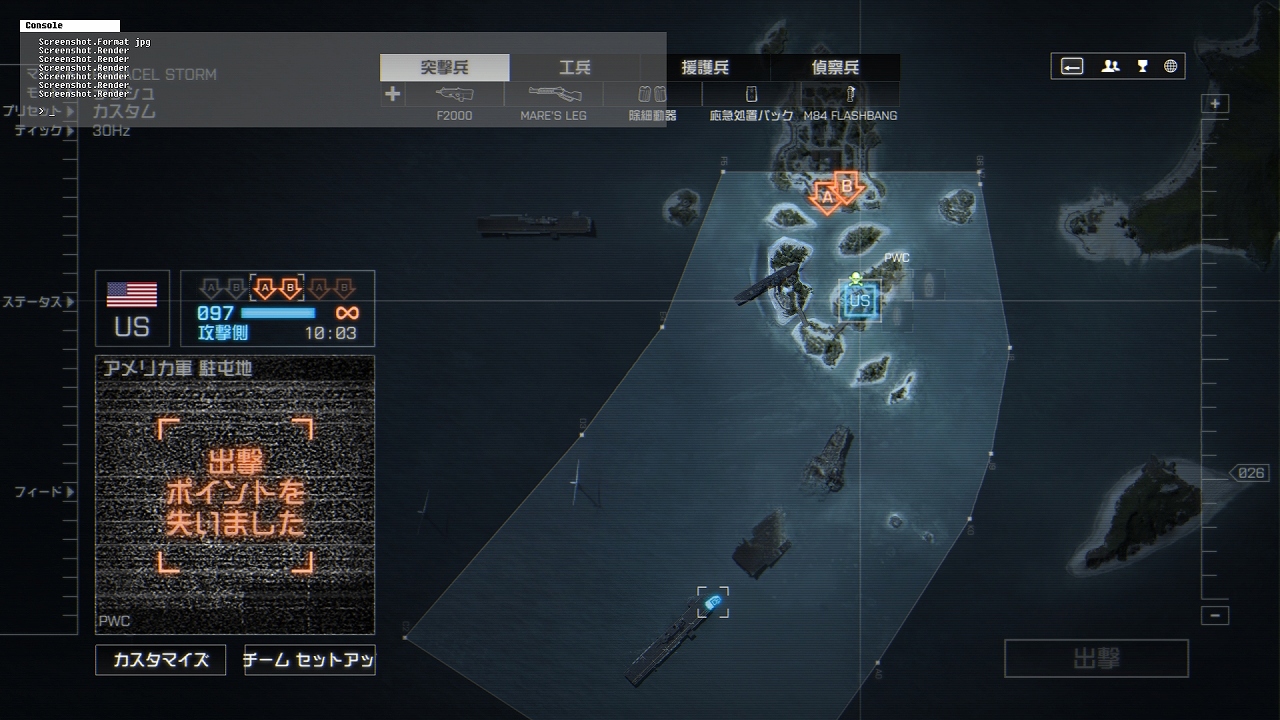Select the 応急処置パック first aid slot
This screenshot has width=1280, height=720.
tap(751, 95)
